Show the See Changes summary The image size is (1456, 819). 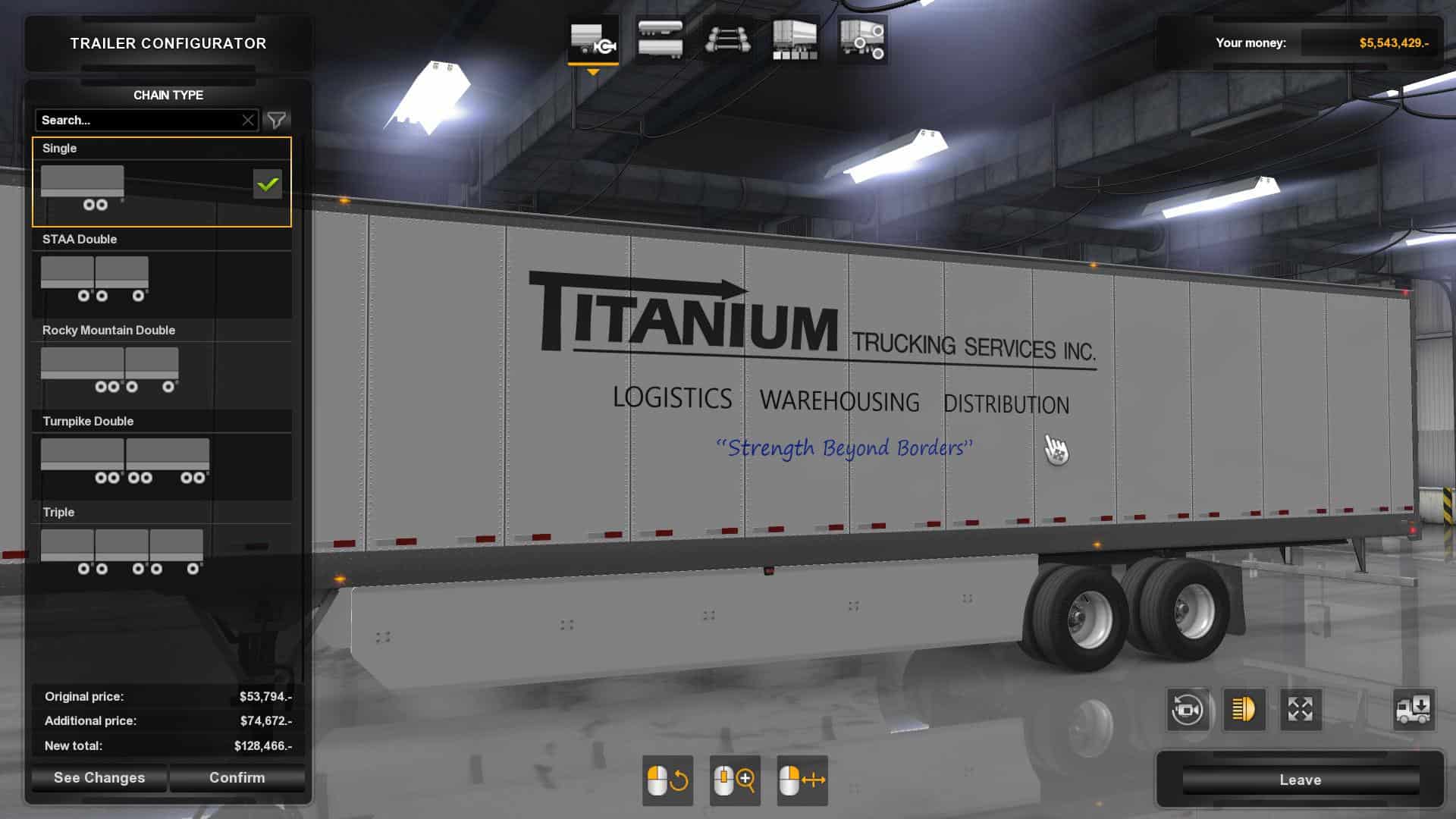pos(99,777)
